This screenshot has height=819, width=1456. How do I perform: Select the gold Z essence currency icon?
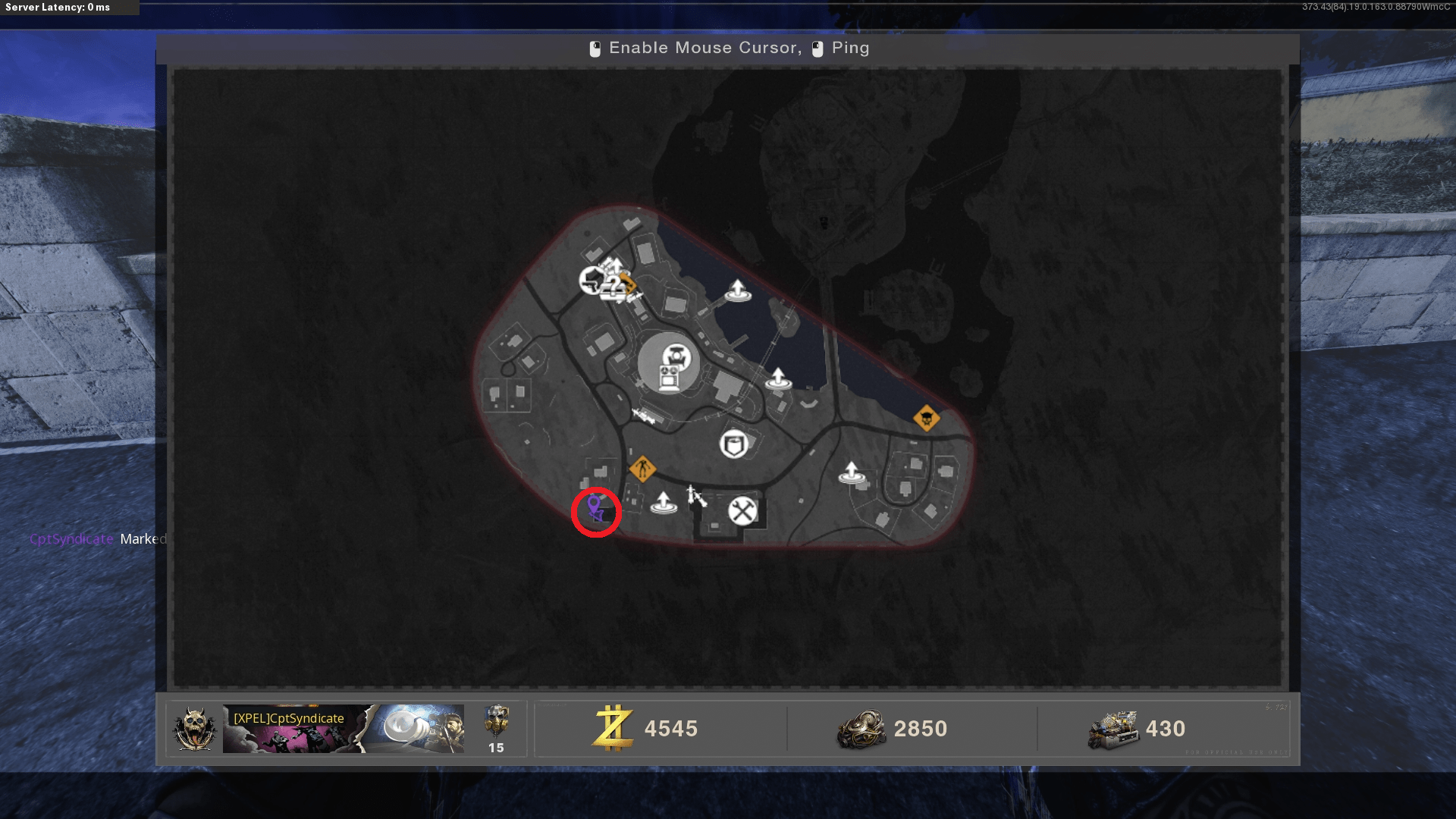[x=613, y=728]
